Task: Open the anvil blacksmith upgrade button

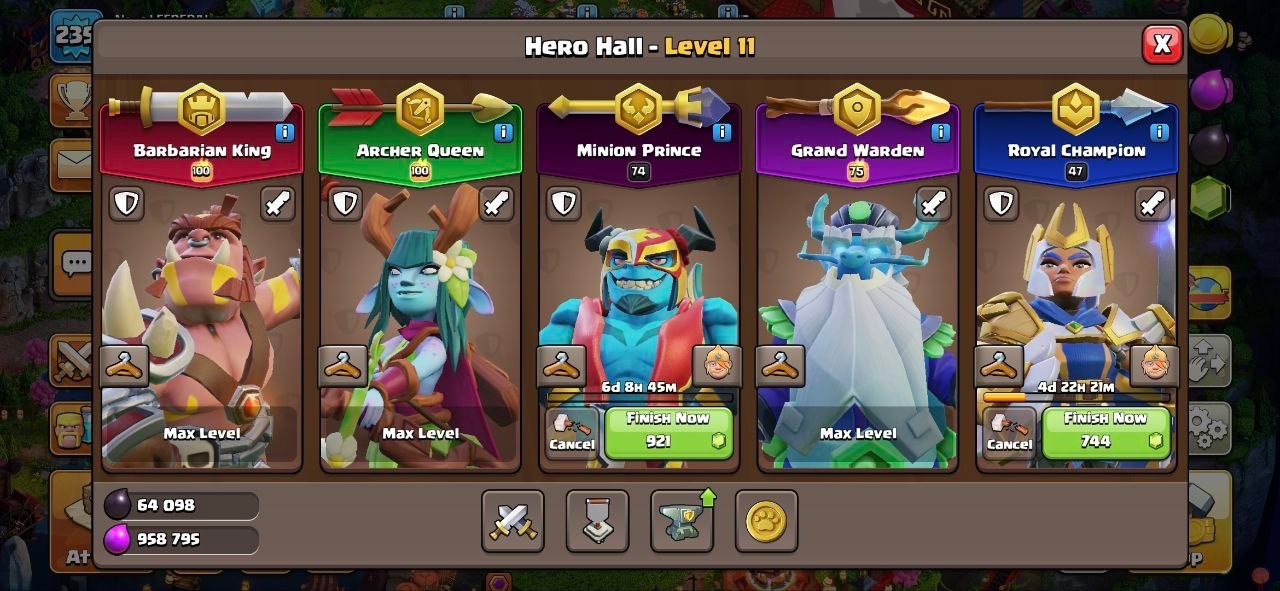Action: (x=682, y=521)
